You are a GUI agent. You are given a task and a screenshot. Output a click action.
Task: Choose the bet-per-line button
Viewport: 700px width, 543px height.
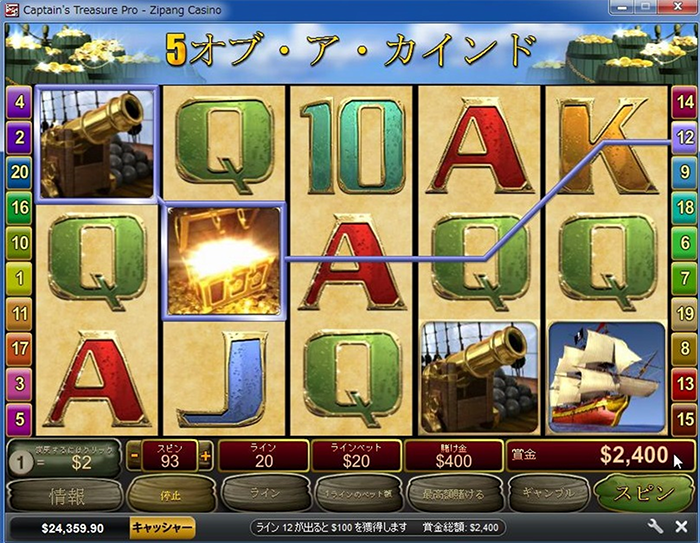pyautogui.click(x=353, y=494)
